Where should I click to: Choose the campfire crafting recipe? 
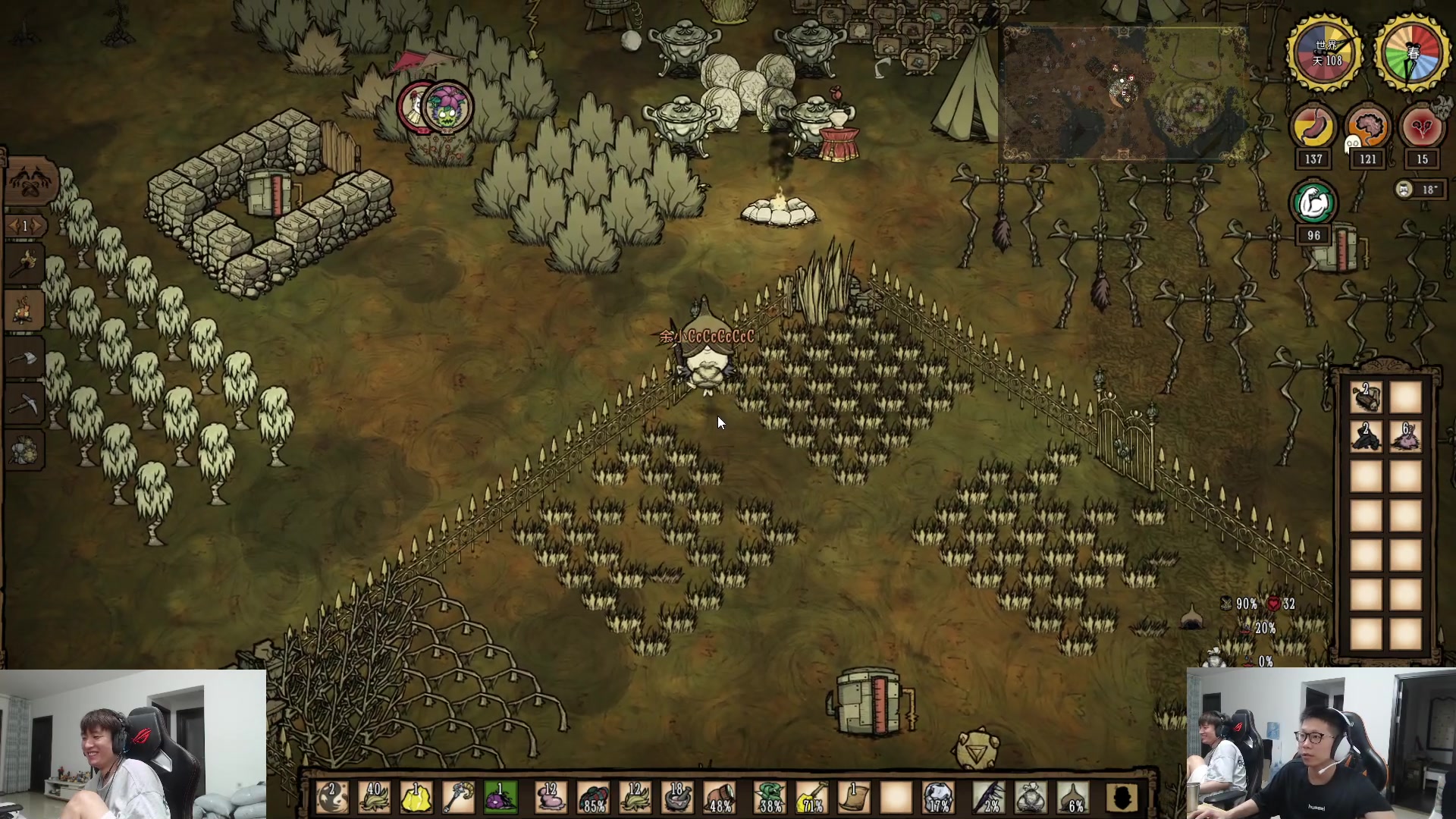(26, 309)
